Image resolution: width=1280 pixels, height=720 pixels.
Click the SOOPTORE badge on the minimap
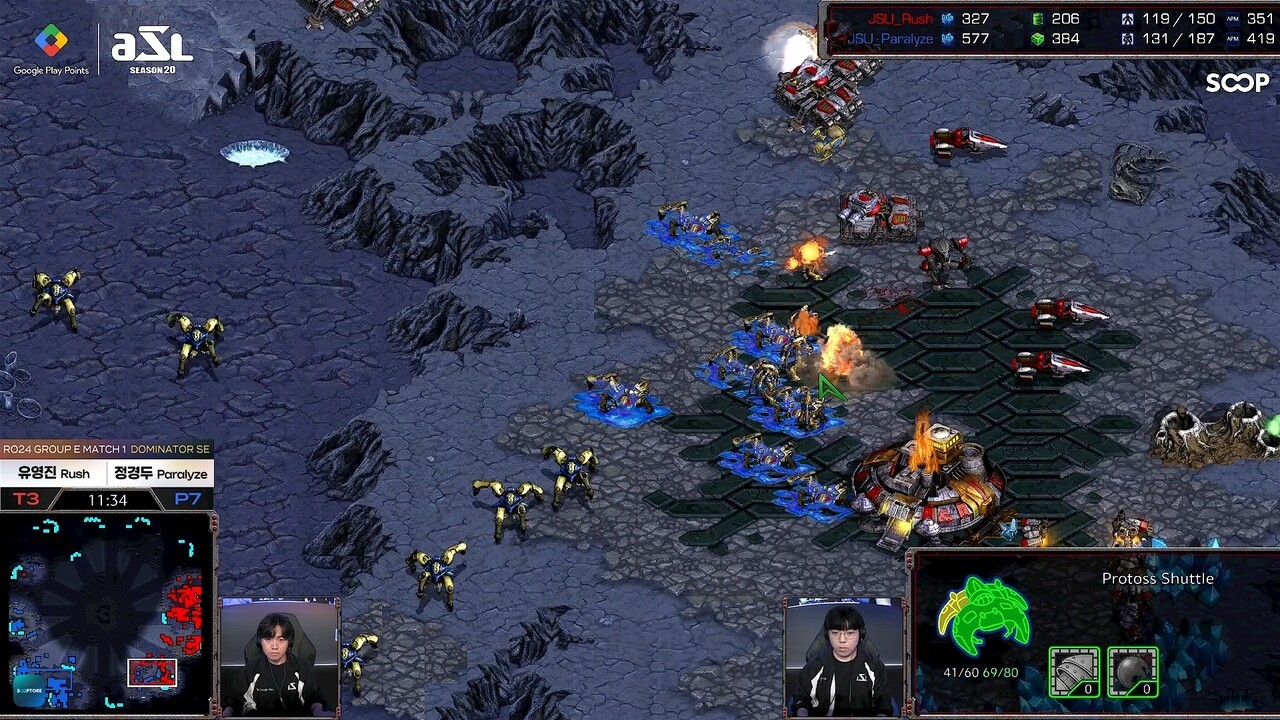point(29,691)
